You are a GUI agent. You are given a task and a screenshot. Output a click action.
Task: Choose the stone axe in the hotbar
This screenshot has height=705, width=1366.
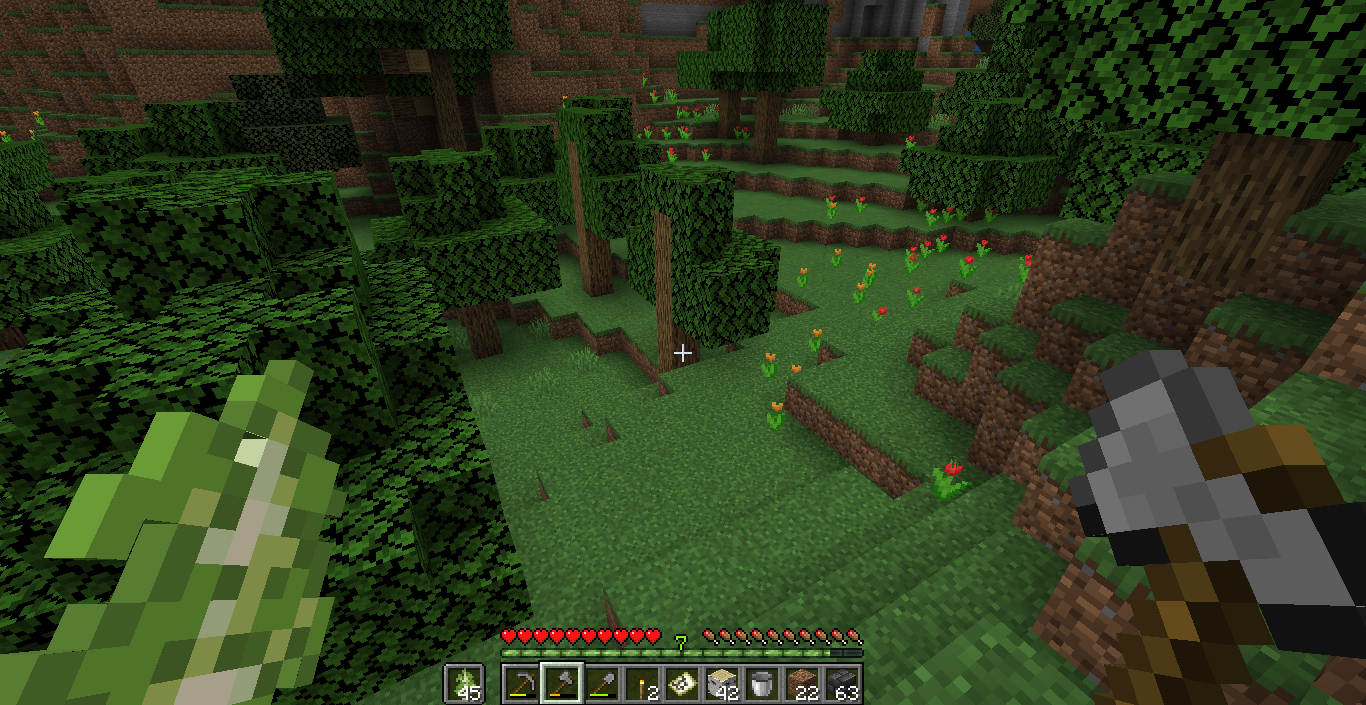tap(561, 684)
